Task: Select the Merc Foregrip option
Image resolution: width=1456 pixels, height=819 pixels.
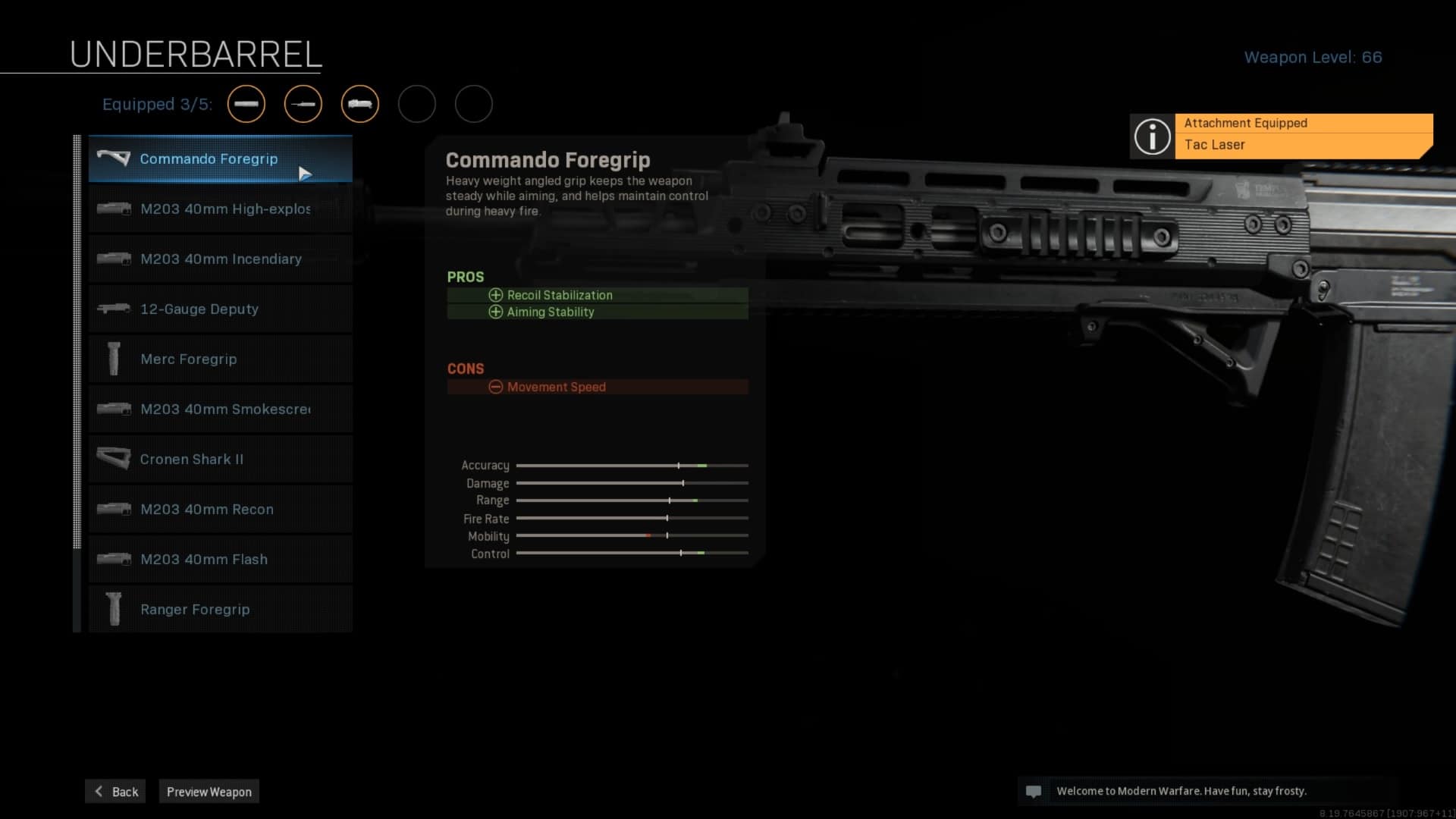Action: [x=220, y=359]
